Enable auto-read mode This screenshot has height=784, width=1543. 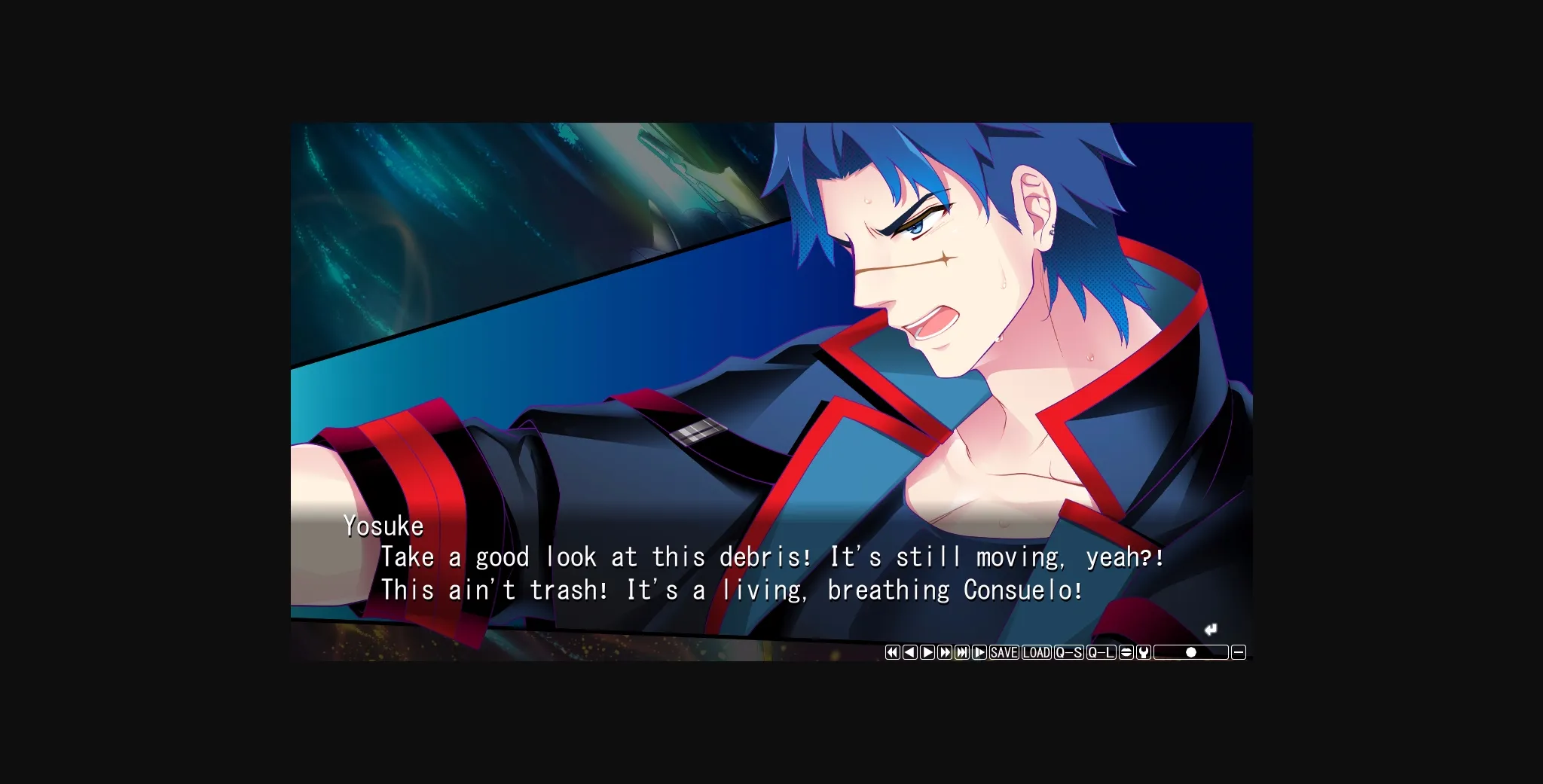(979, 652)
